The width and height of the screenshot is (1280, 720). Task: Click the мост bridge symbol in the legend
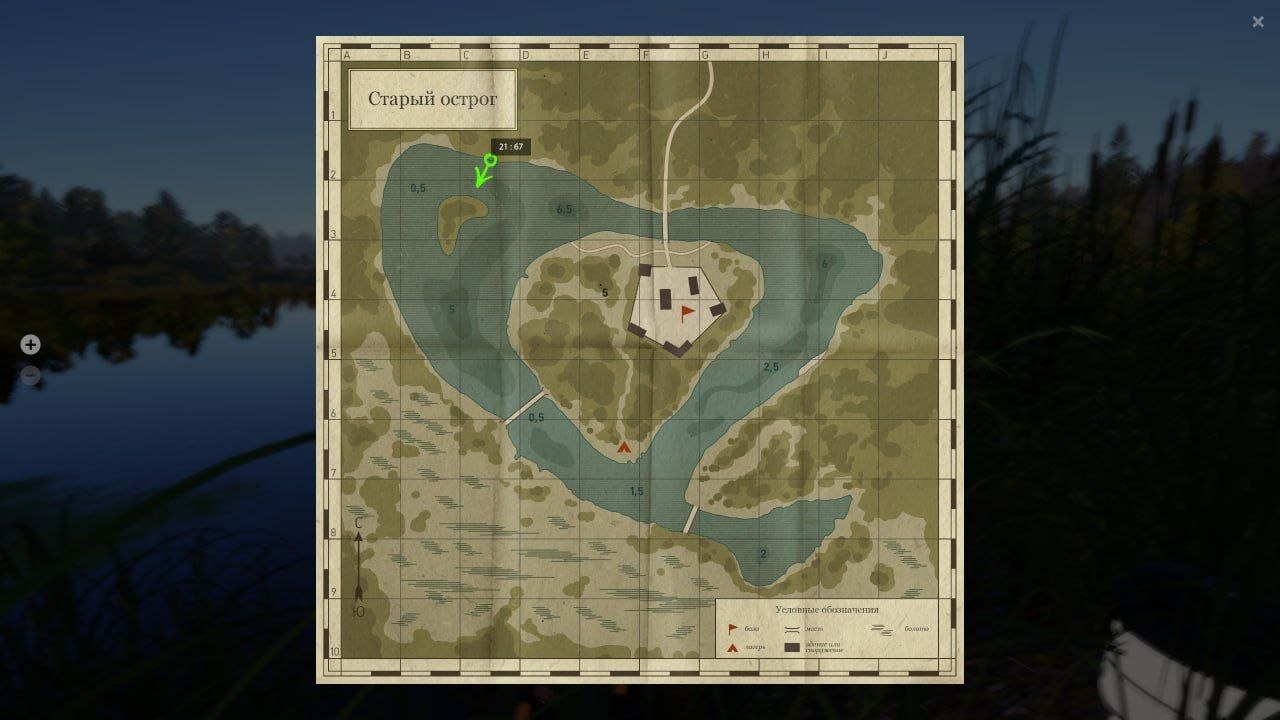point(792,629)
